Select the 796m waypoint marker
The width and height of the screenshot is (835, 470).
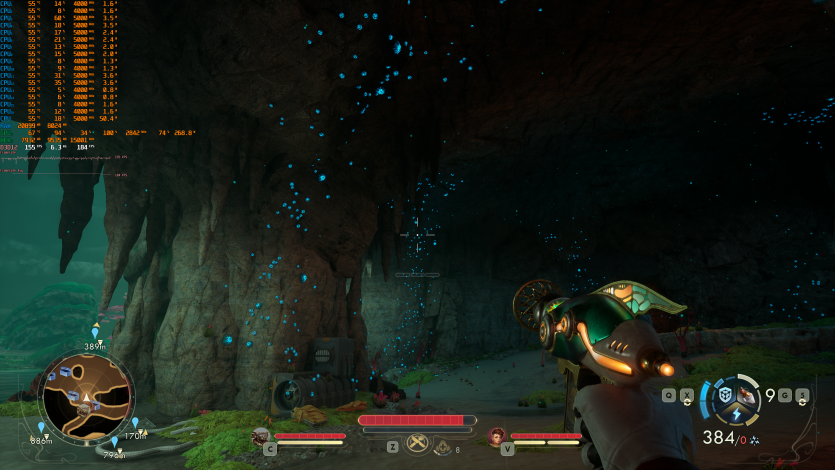pyautogui.click(x=114, y=443)
